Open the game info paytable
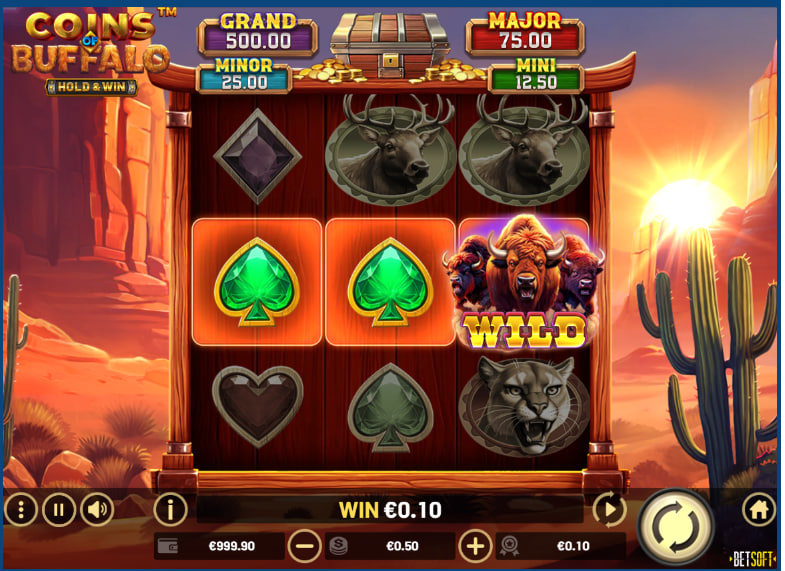 tap(170, 510)
